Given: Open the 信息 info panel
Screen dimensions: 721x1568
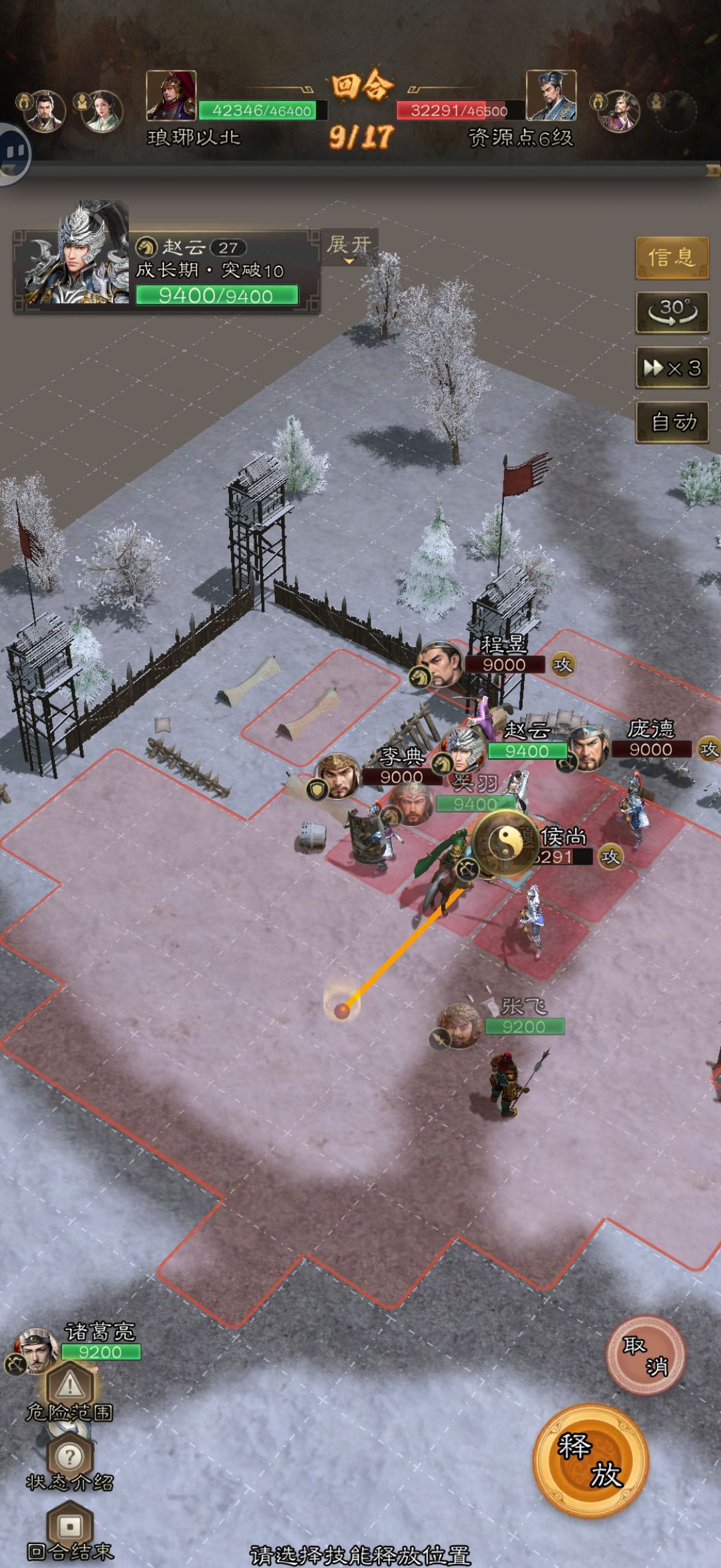Looking at the screenshot, I should pos(672,257).
